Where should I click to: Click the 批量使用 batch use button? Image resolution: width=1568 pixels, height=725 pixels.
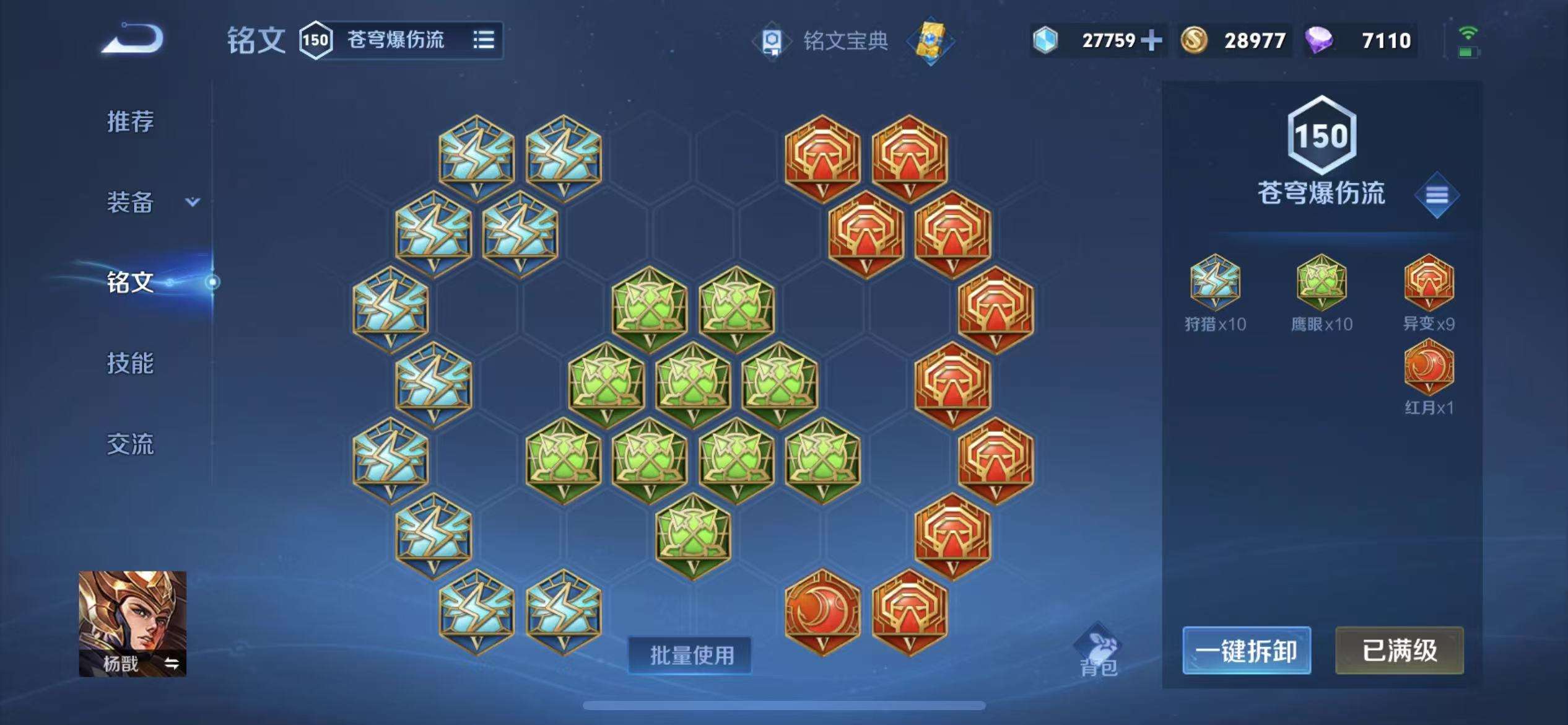click(690, 655)
